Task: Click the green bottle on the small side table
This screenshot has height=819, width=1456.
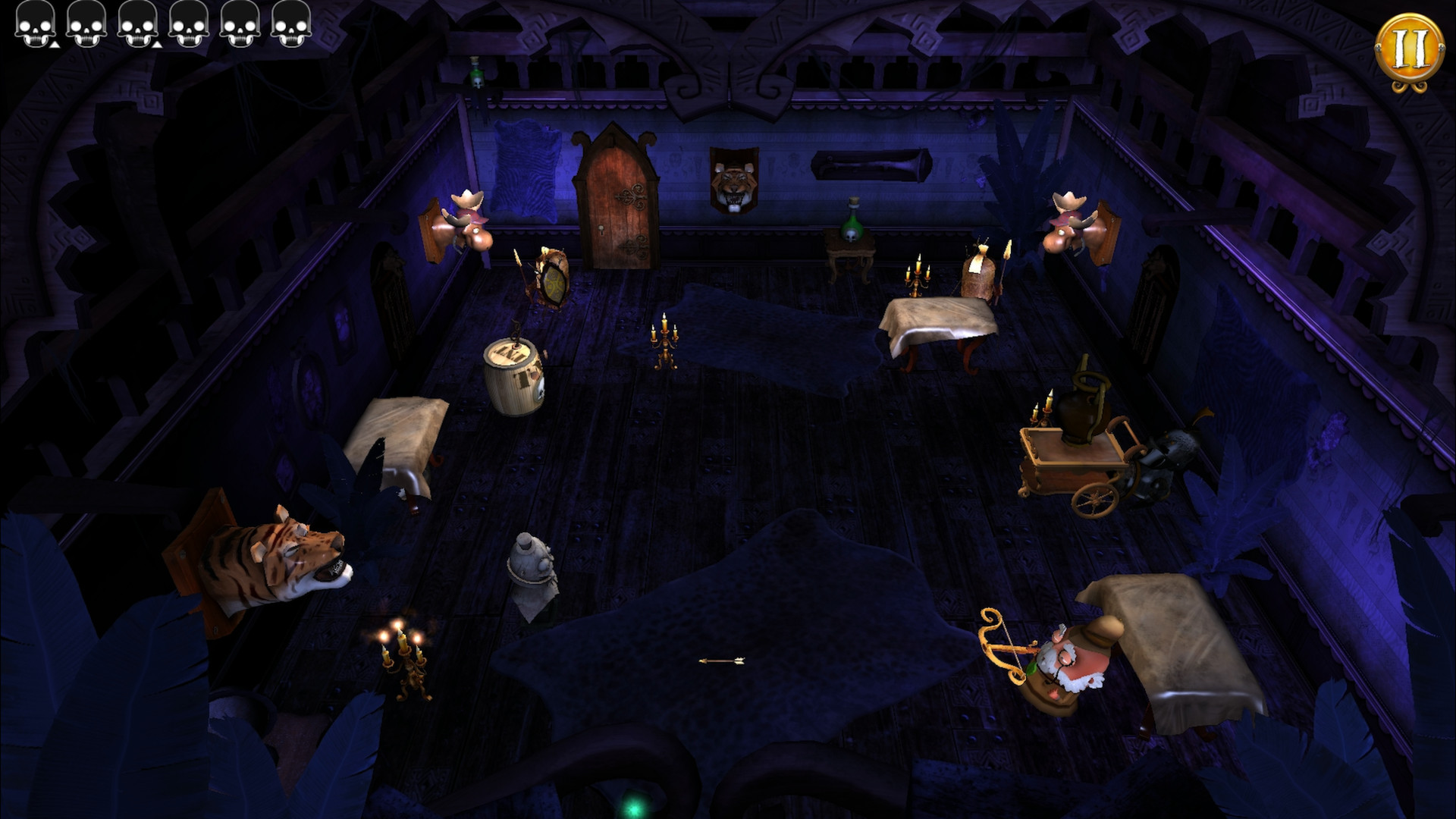Action: pos(851,227)
